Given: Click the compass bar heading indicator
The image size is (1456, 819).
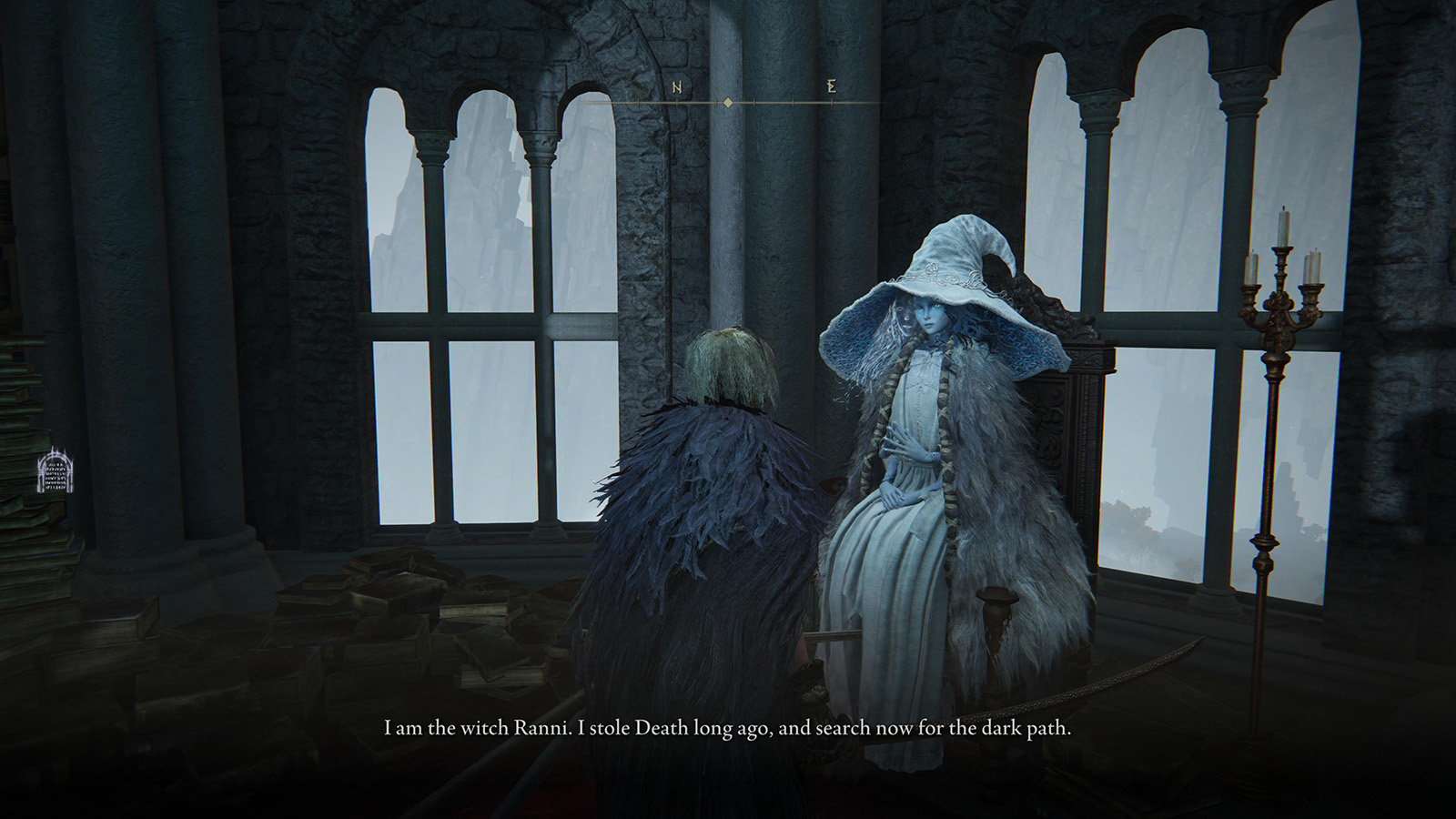Looking at the screenshot, I should pos(728,103).
